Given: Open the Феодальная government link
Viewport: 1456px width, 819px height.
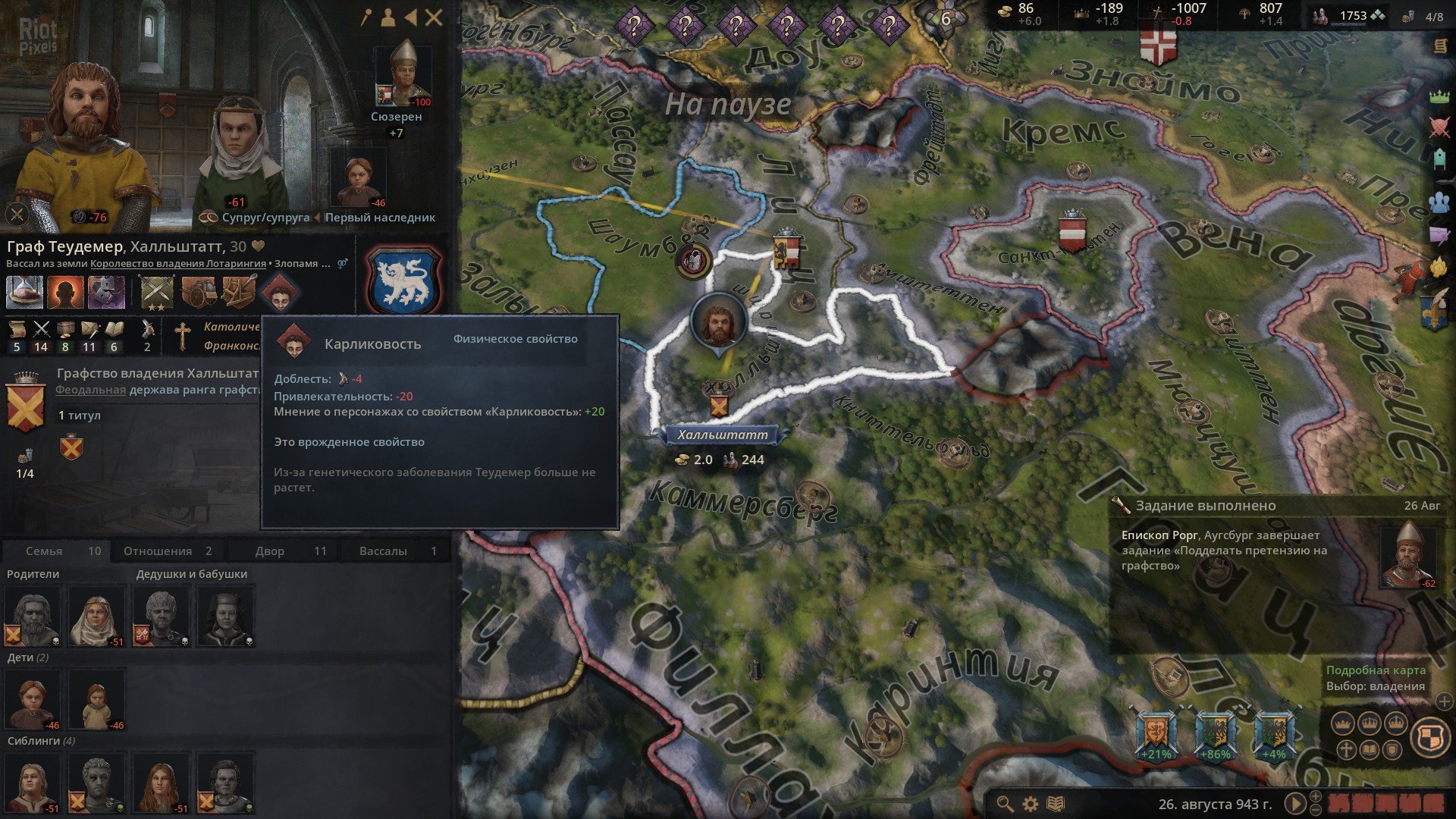Looking at the screenshot, I should coord(90,390).
